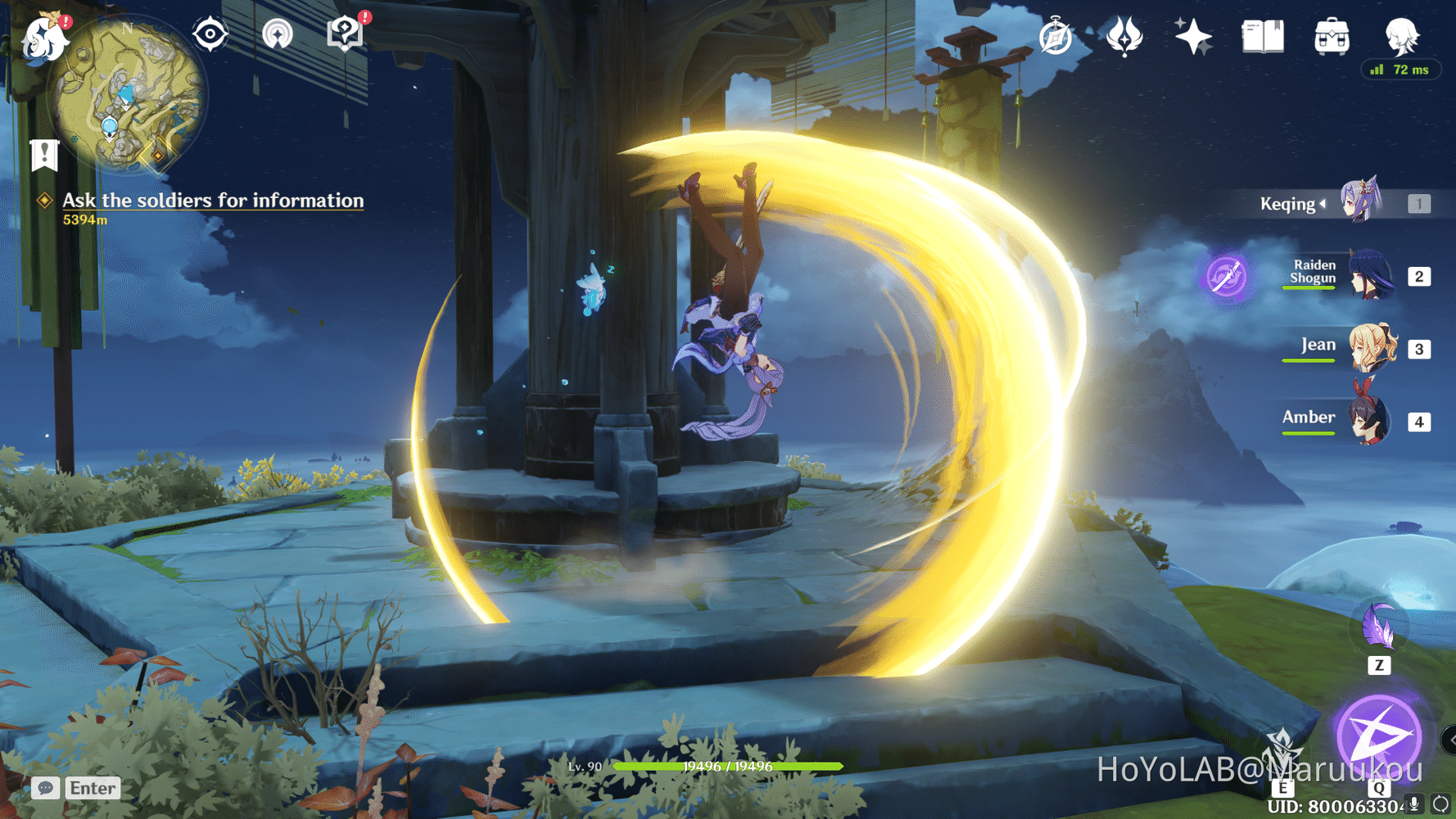Open the Paimon menu
This screenshot has width=1456, height=819.
[x=45, y=37]
